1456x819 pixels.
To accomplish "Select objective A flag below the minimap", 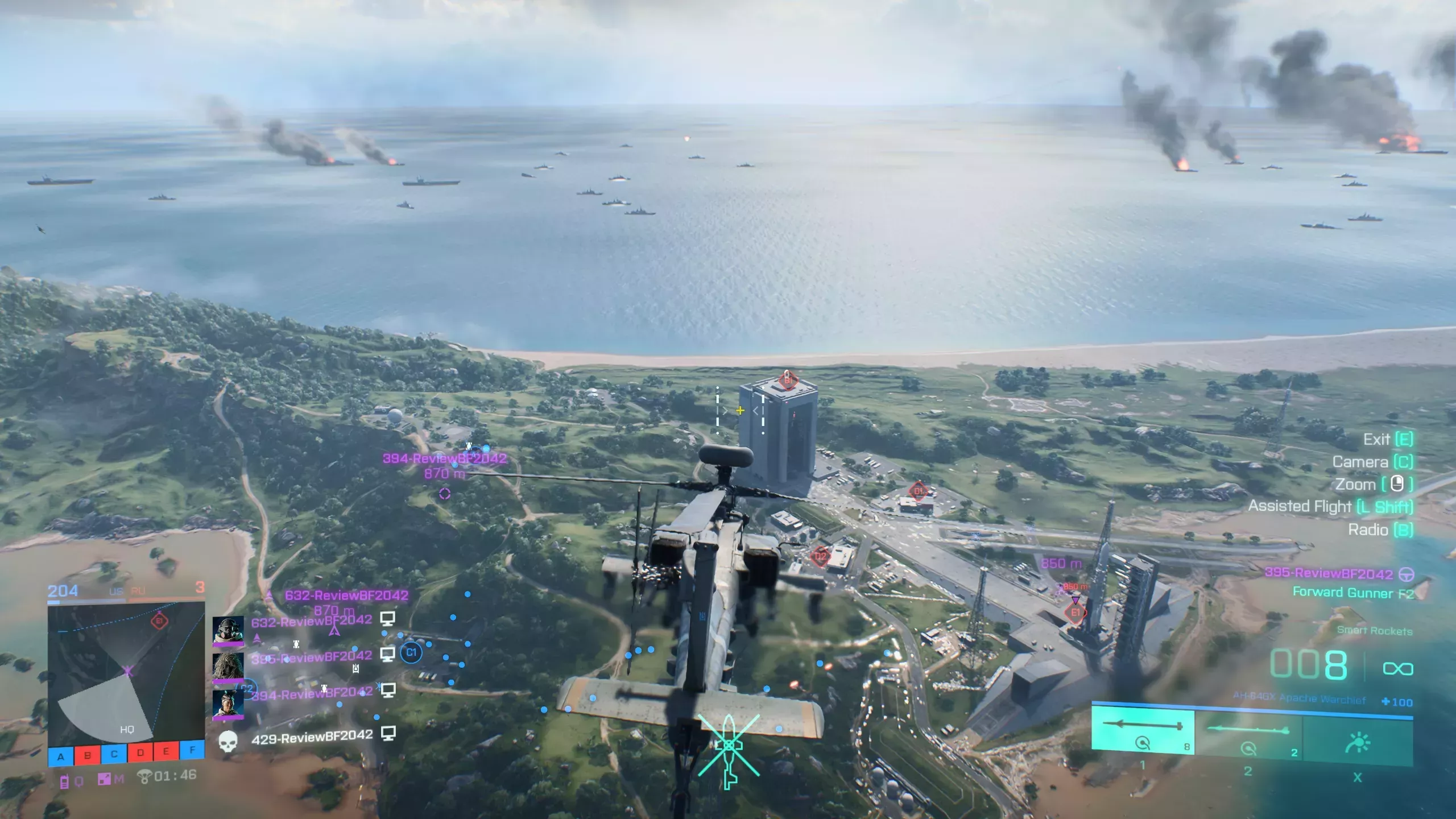I will (x=61, y=756).
